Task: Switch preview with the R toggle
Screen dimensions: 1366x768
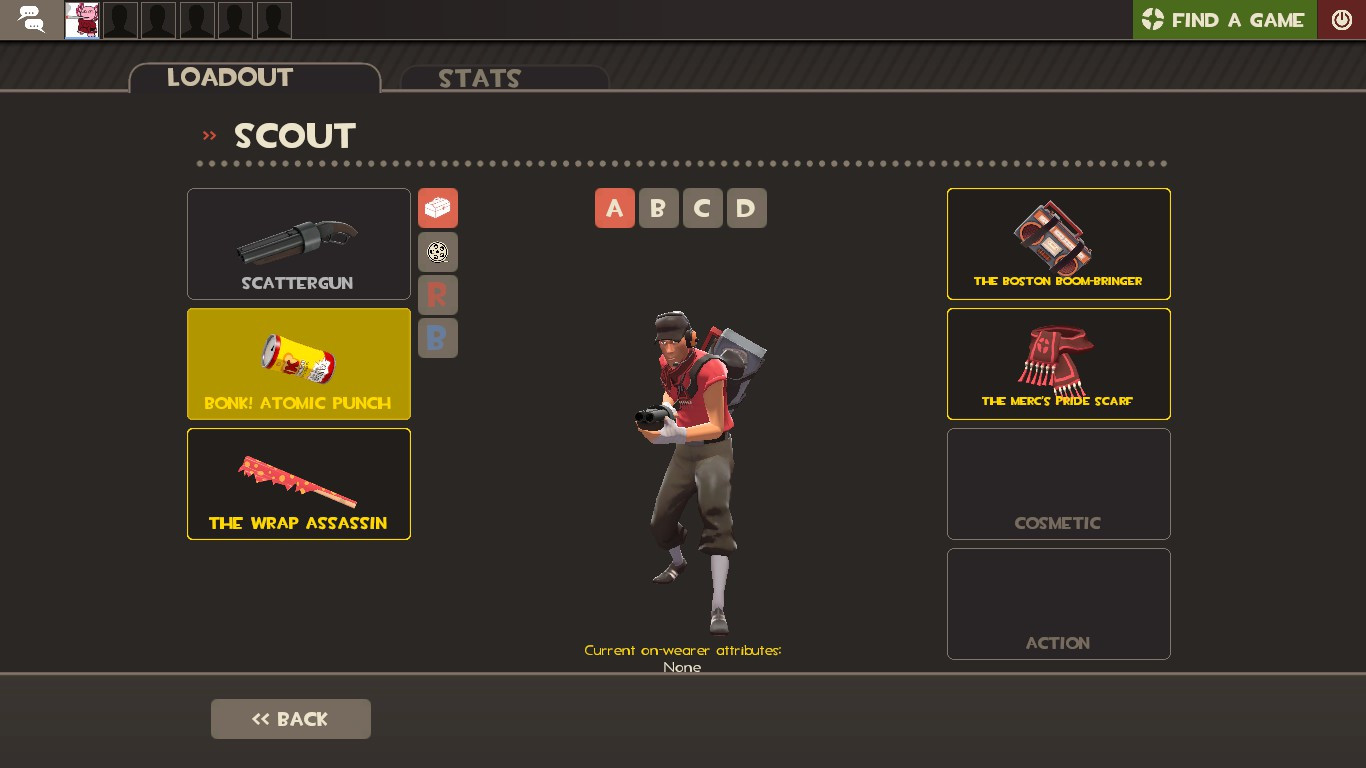Action: (437, 294)
